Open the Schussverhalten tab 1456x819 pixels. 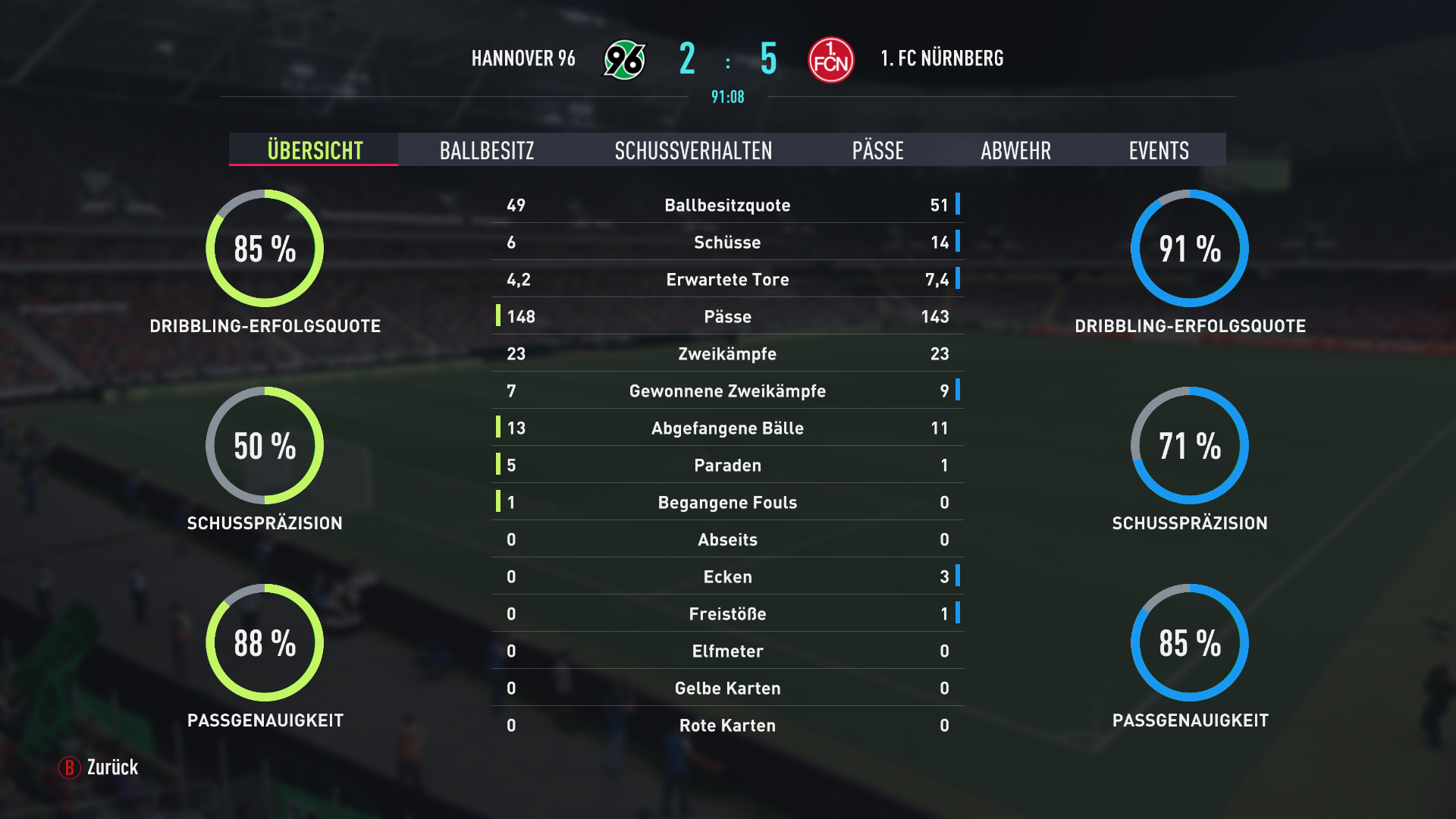[693, 150]
